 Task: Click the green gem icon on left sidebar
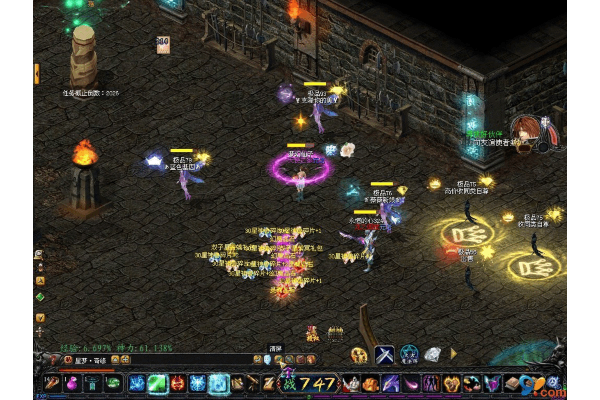40,296
